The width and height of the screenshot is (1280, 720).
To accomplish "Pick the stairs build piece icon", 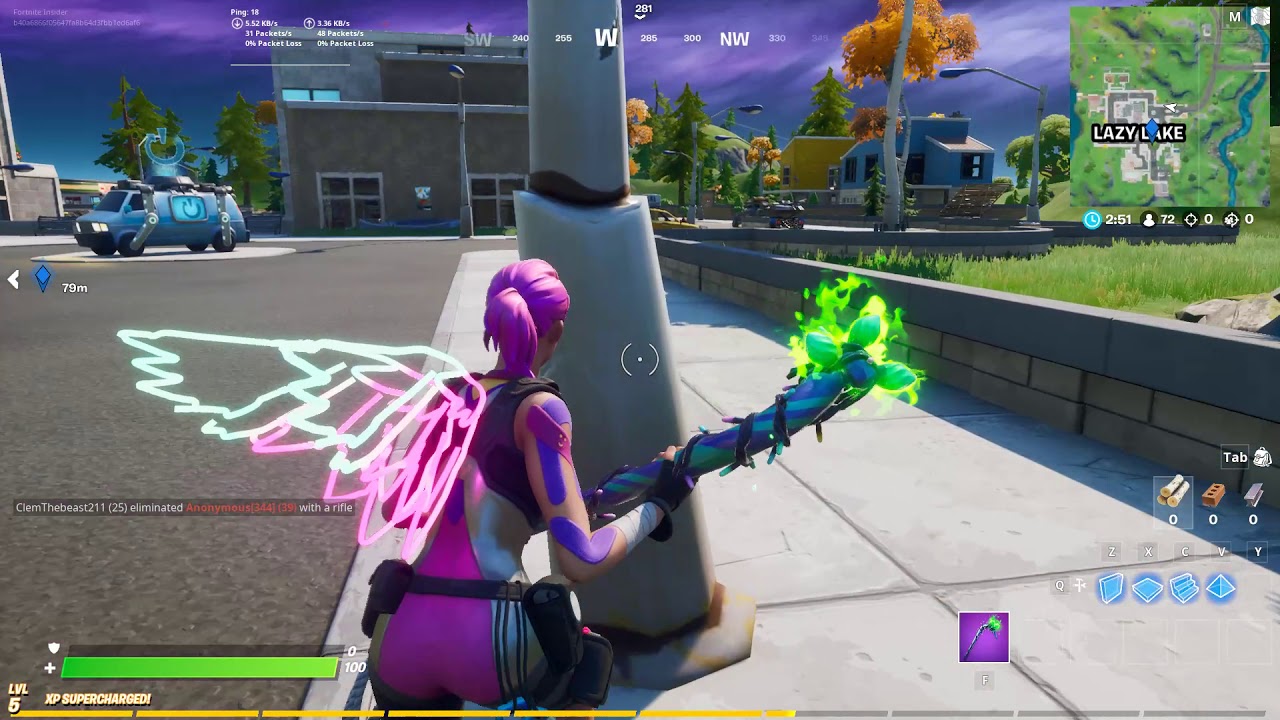I will (1185, 590).
